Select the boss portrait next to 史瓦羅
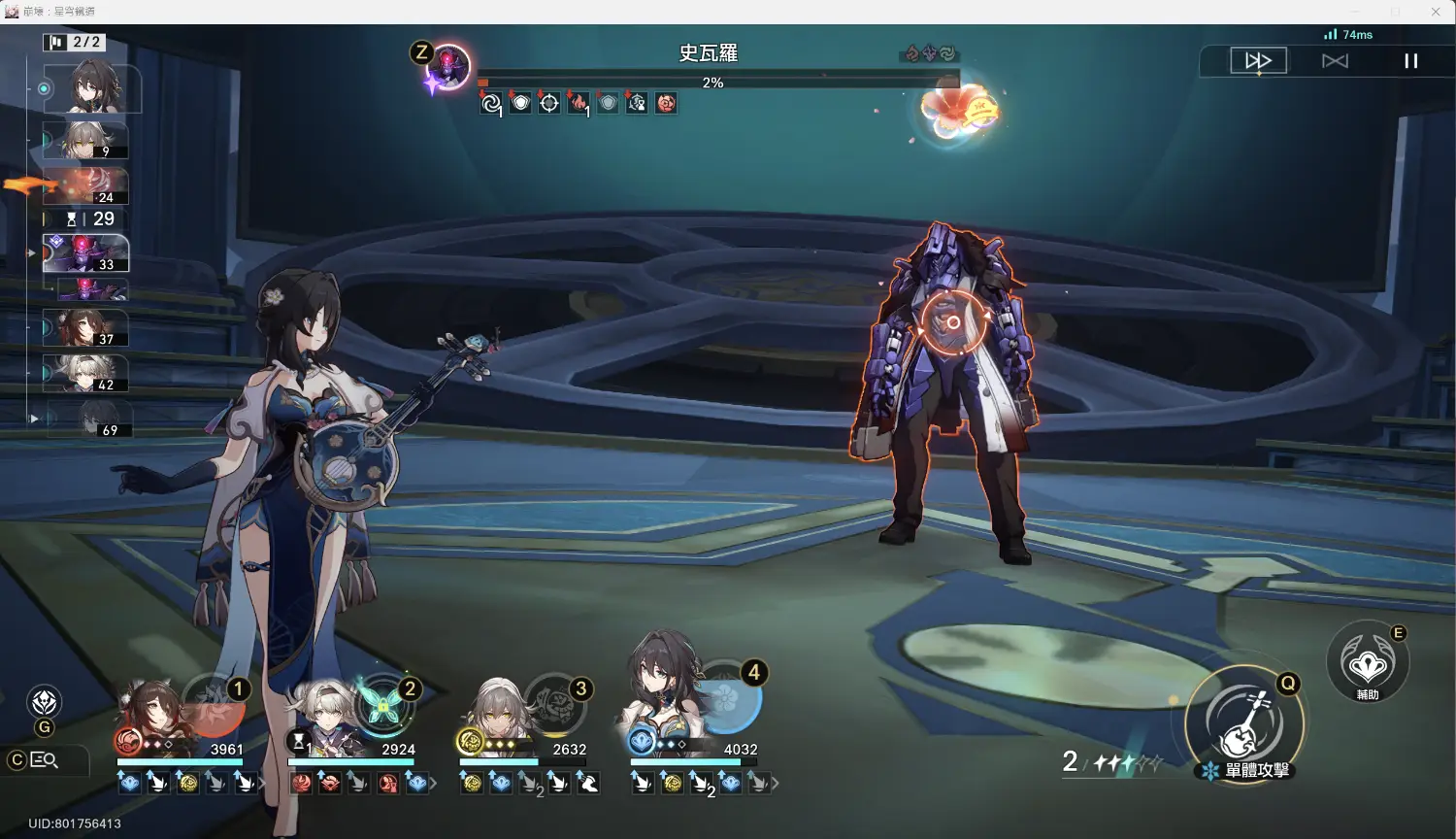 [x=449, y=67]
